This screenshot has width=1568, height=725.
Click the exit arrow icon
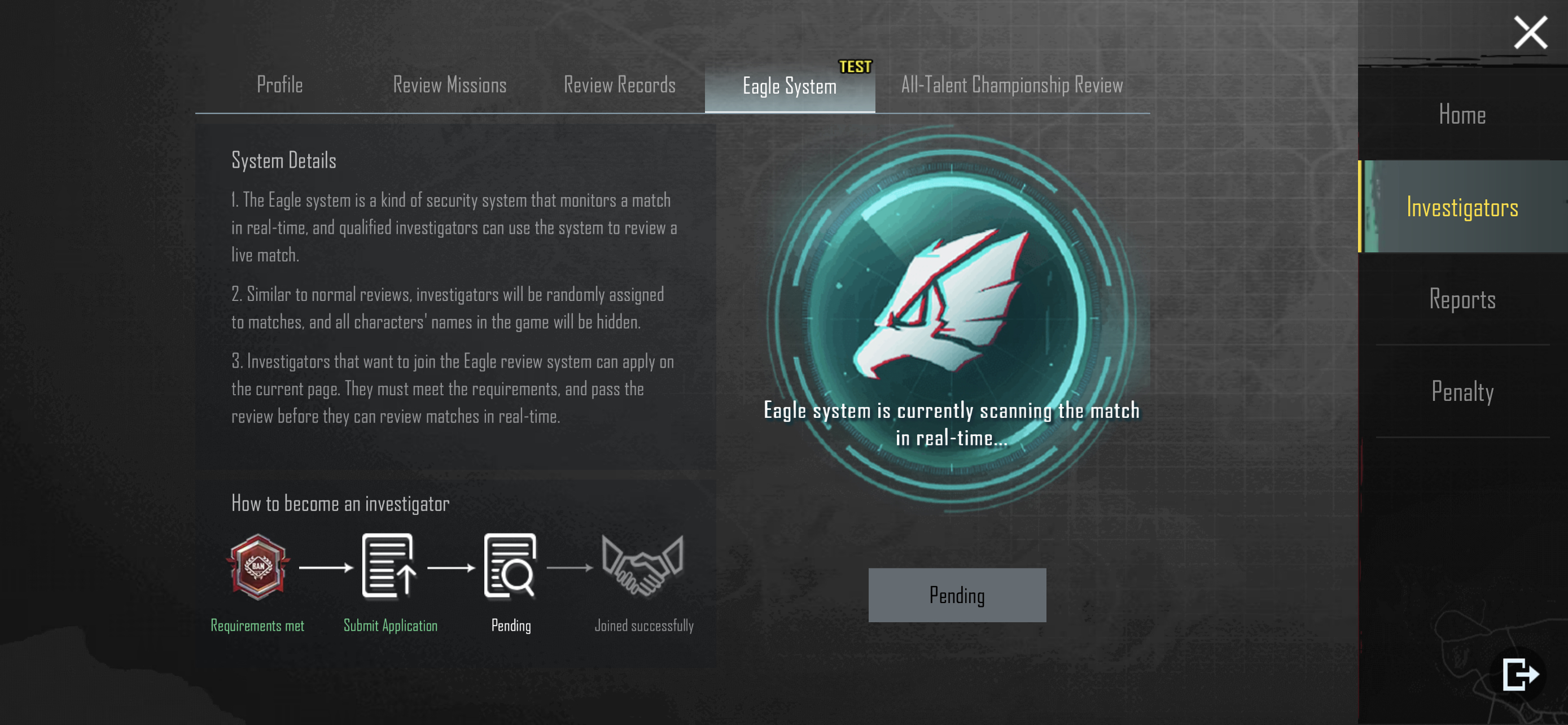(1520, 674)
